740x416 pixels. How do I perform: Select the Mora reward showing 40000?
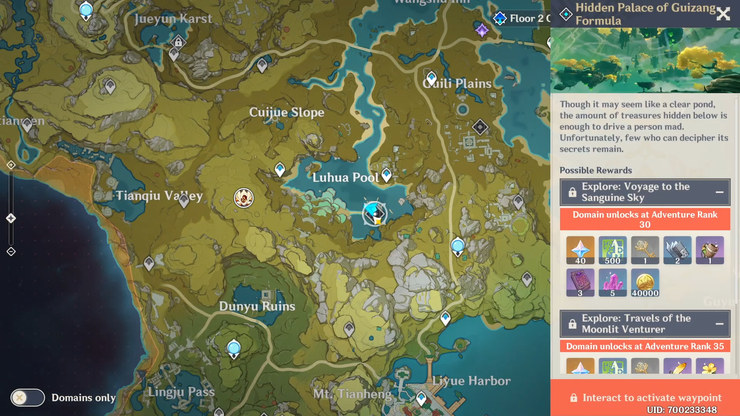pyautogui.click(x=645, y=284)
